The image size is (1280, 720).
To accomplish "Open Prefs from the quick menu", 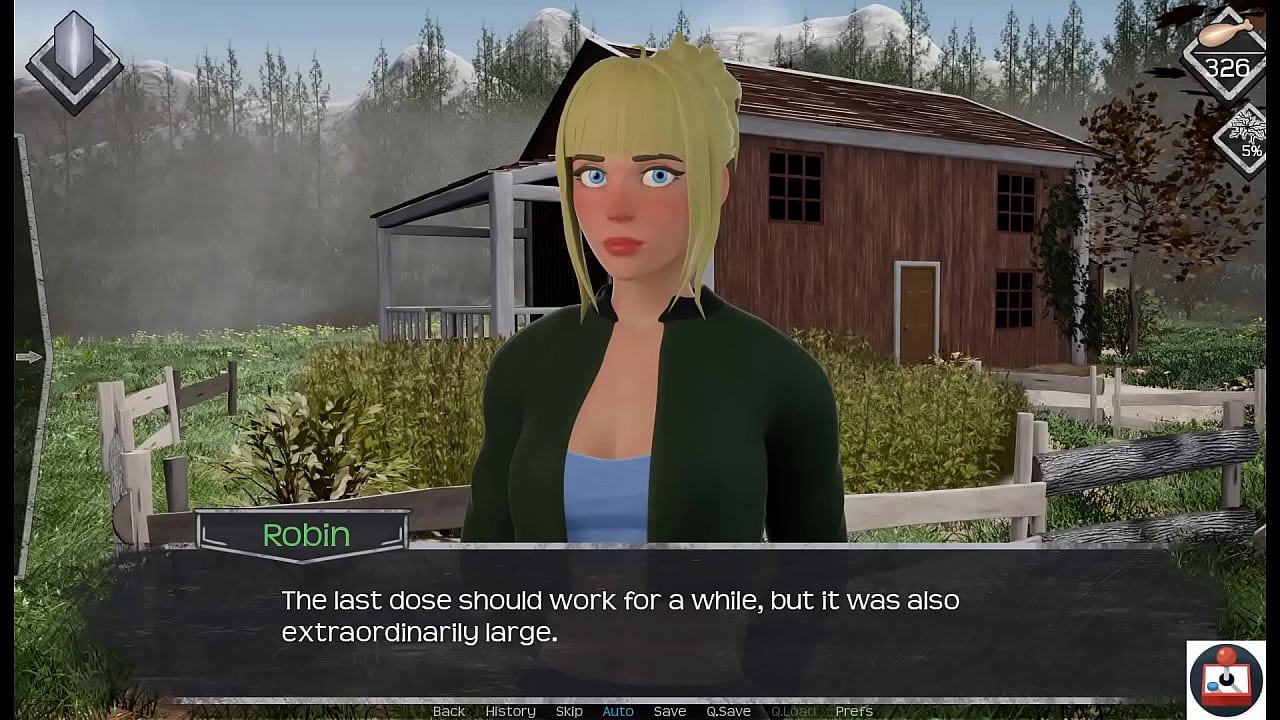I will click(x=854, y=711).
